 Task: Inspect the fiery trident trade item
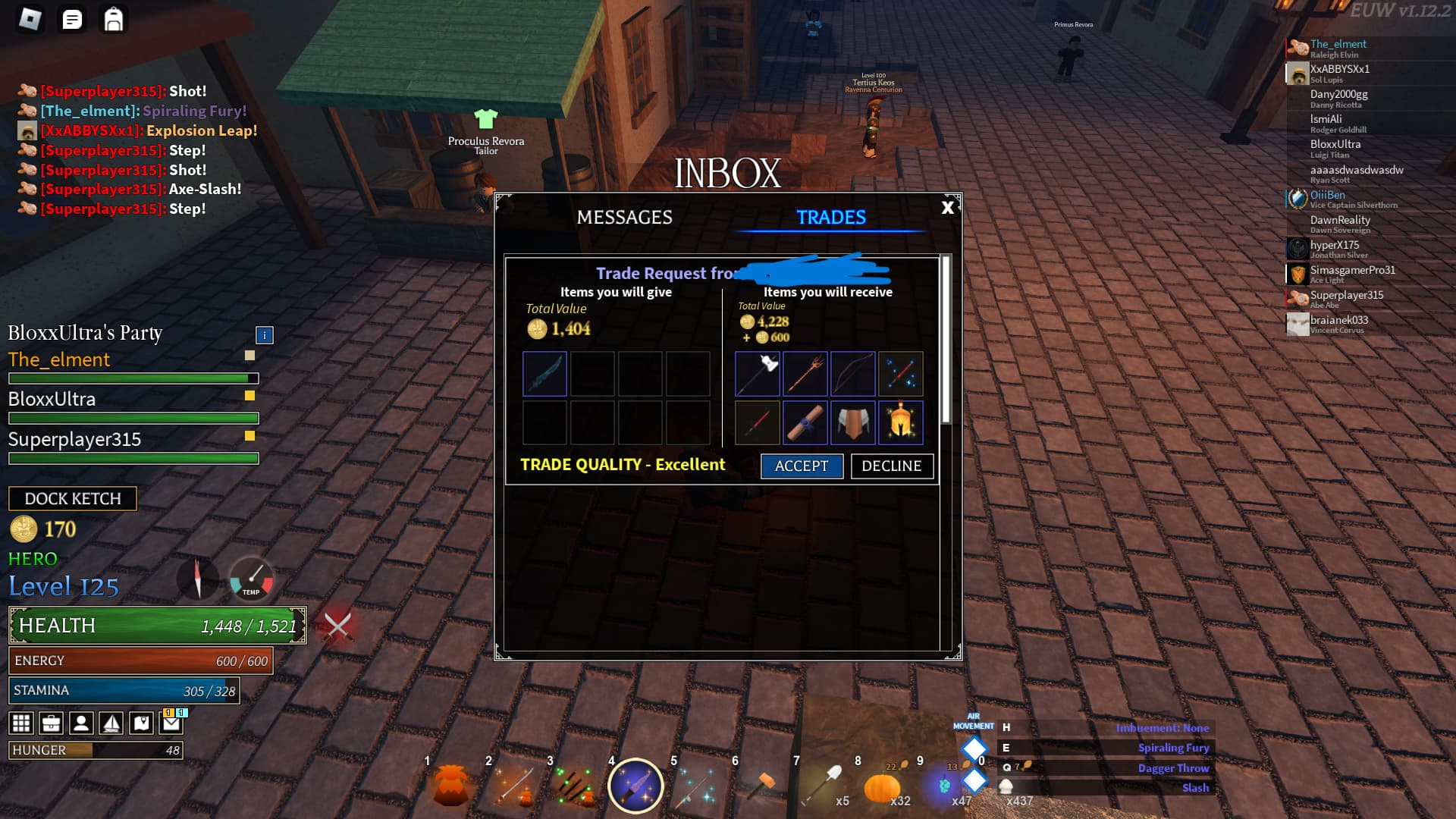point(805,373)
